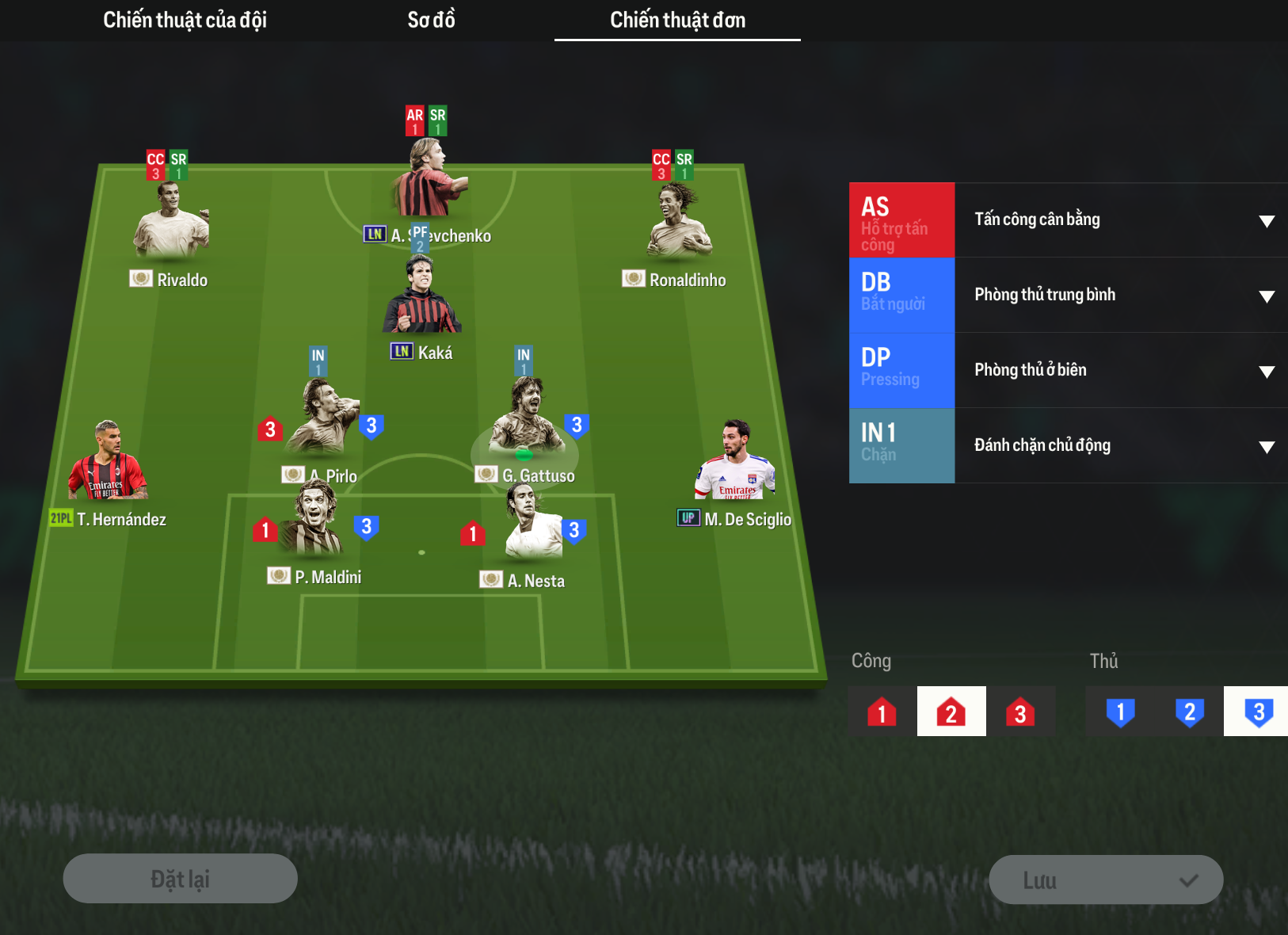The width and height of the screenshot is (1288, 935).
Task: Open the Tấn công cân bằng dropdown
Action: pos(1121,220)
